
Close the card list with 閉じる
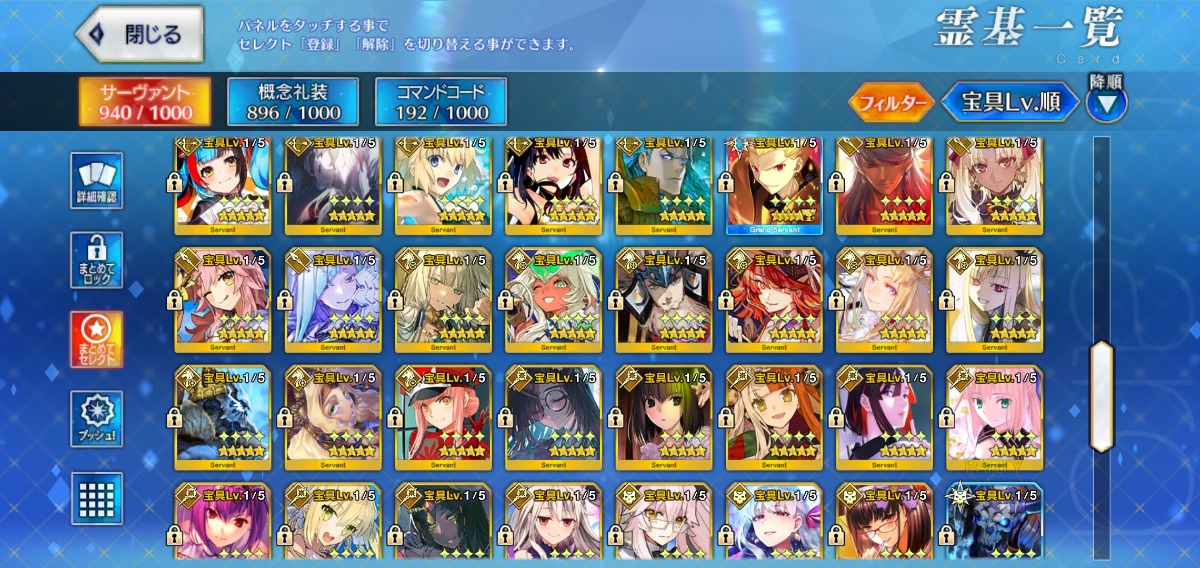pos(139,34)
